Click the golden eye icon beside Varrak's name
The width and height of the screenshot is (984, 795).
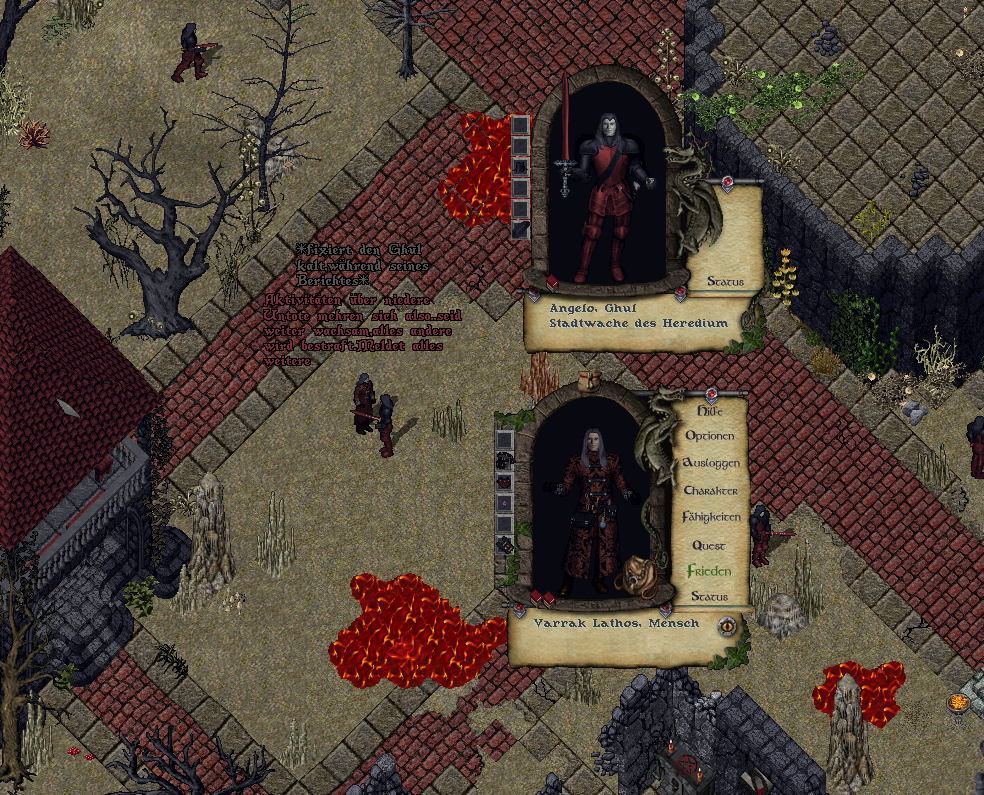click(x=728, y=627)
